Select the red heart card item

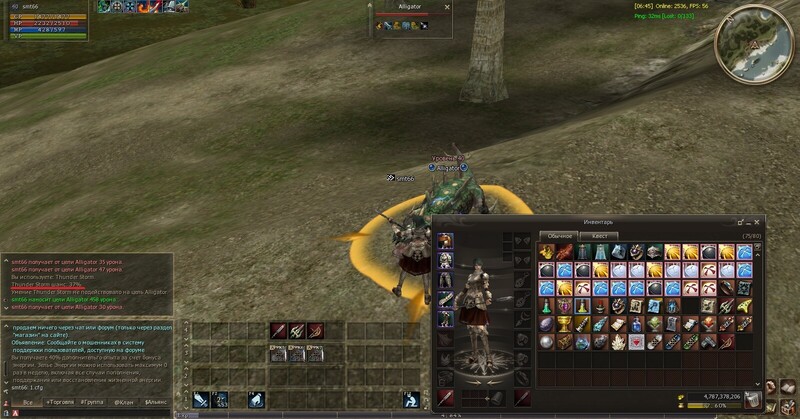[636, 341]
